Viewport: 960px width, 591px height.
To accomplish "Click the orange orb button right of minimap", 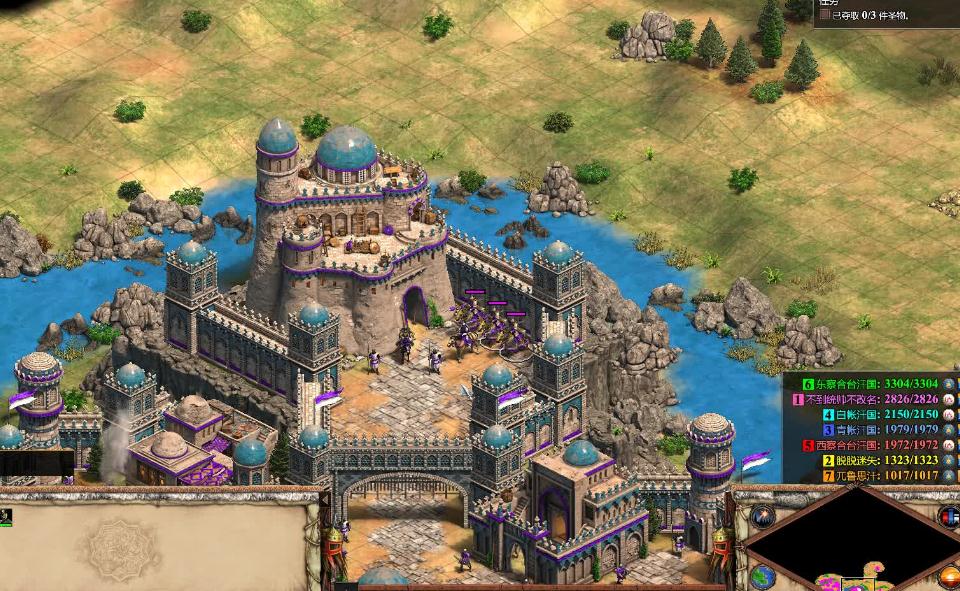I will pos(948,576).
